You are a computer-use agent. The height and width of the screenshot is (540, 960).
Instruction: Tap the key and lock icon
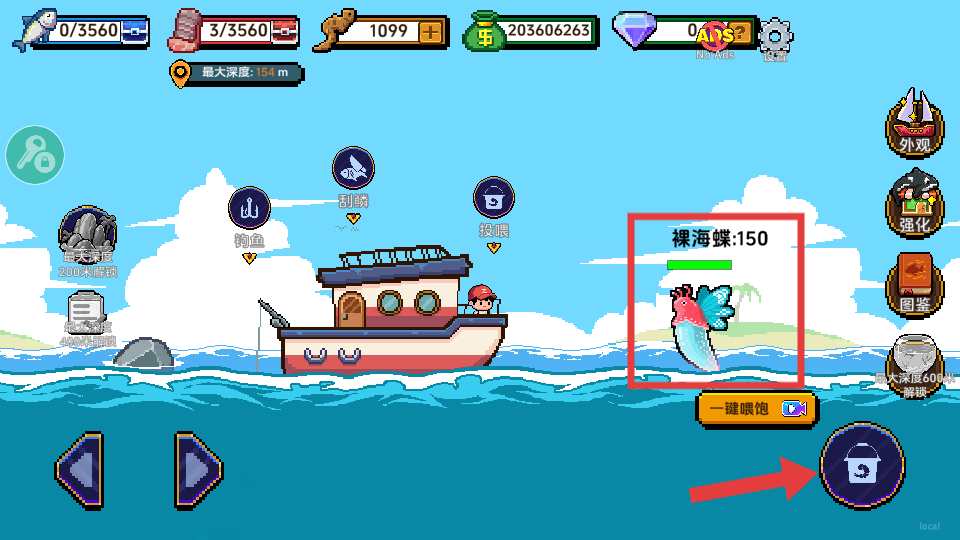36,154
